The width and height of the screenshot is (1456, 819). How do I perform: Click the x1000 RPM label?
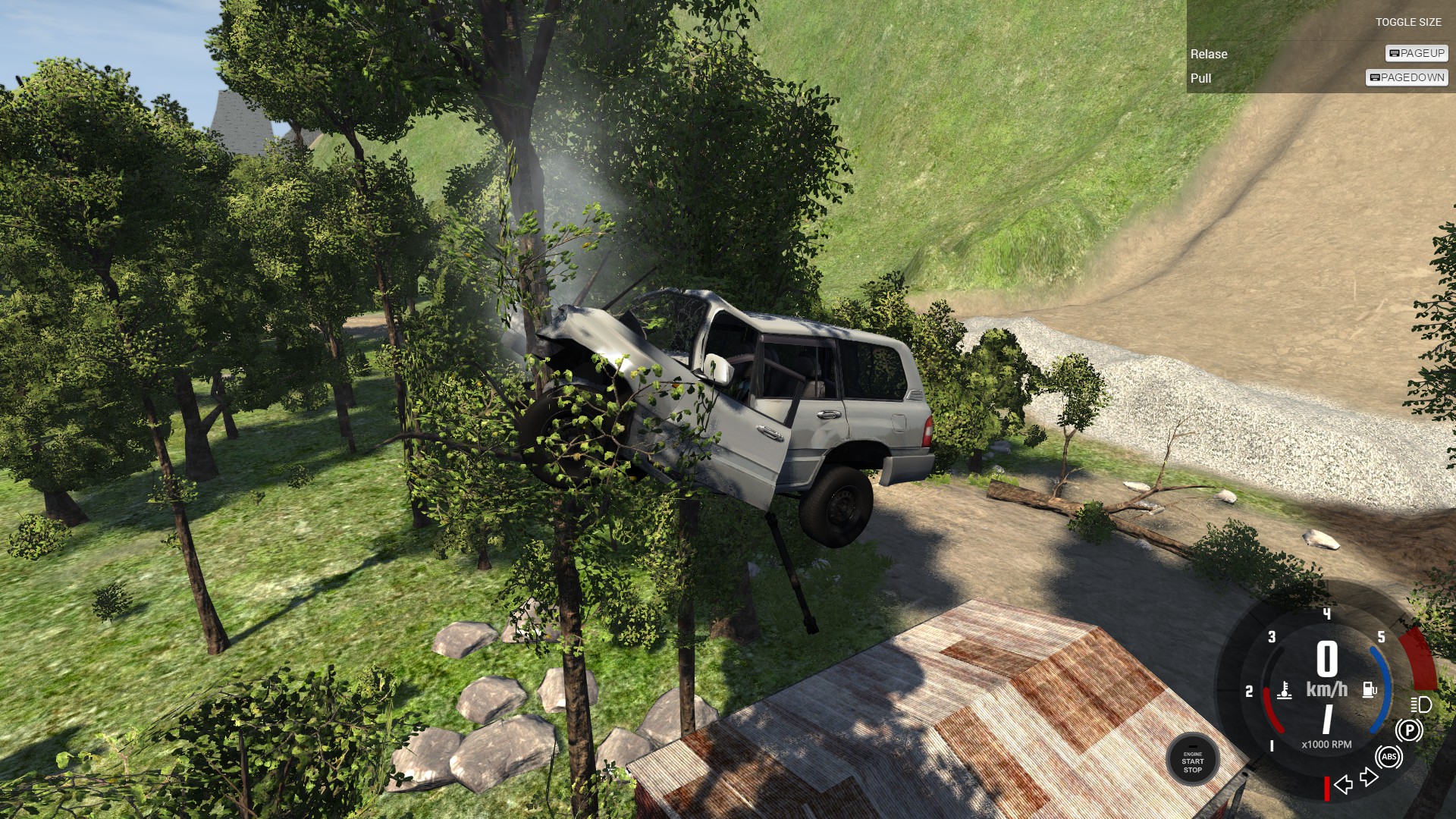click(x=1326, y=744)
